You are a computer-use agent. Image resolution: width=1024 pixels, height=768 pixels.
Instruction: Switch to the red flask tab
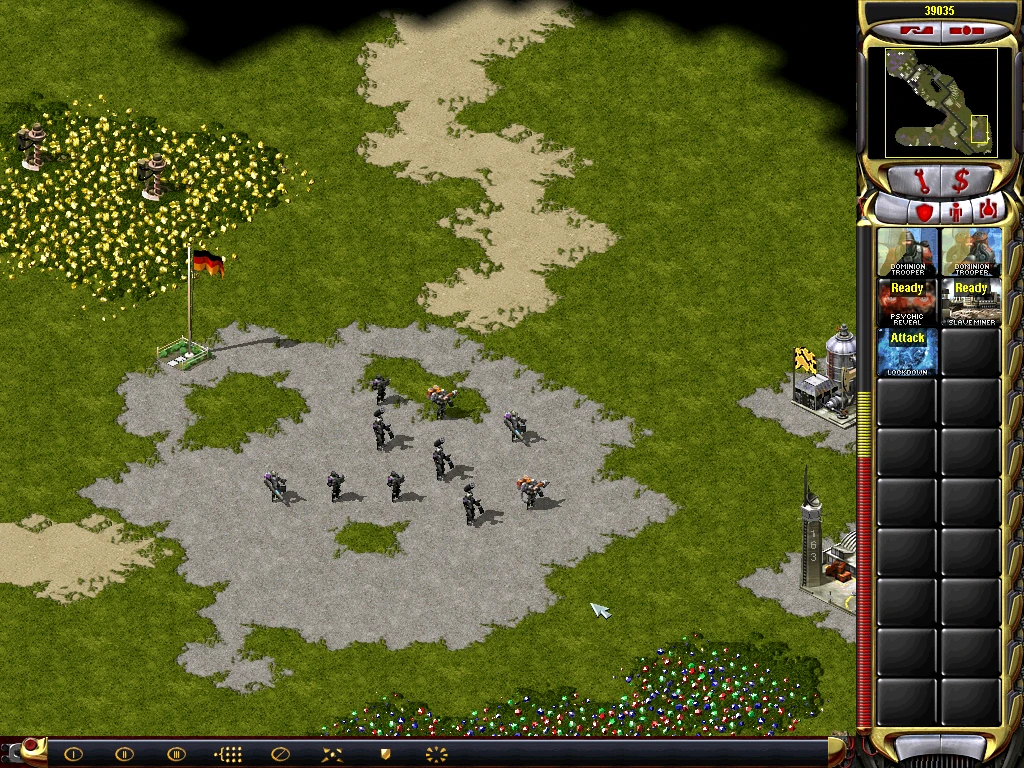click(987, 211)
